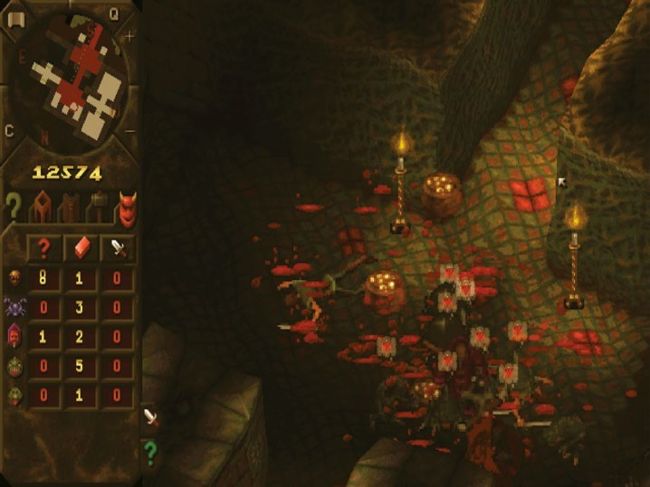Image resolution: width=650 pixels, height=487 pixels.
Task: Open the rooms panel tab
Action: pos(41,208)
